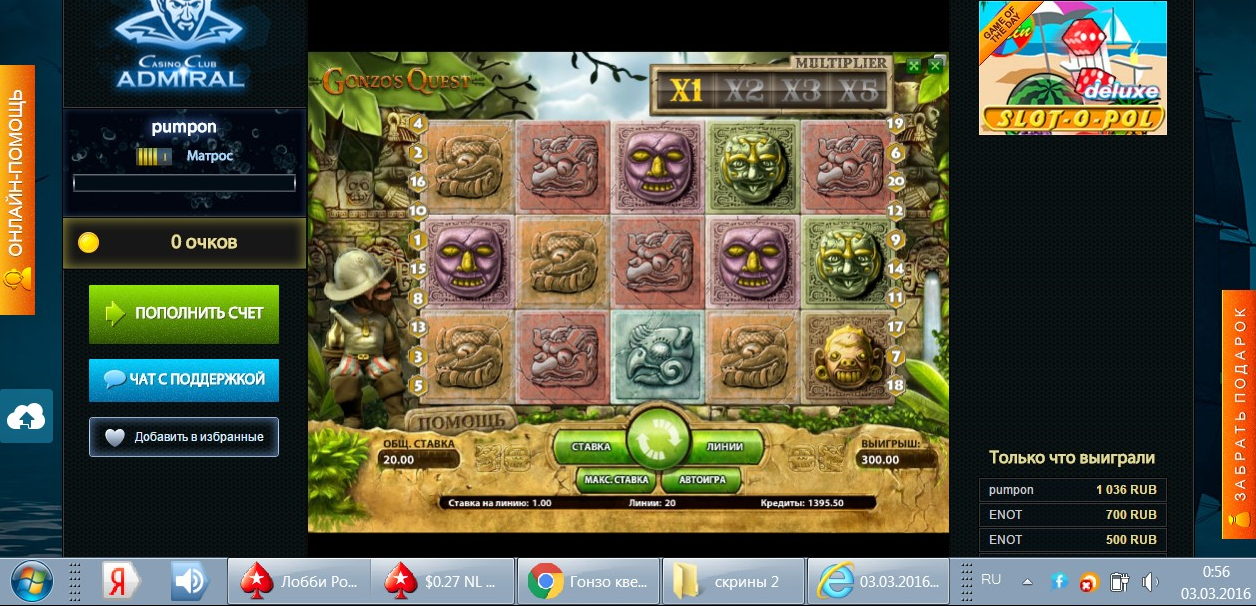Select payline number 19 marker
Image resolution: width=1256 pixels, height=606 pixels.
(x=895, y=124)
